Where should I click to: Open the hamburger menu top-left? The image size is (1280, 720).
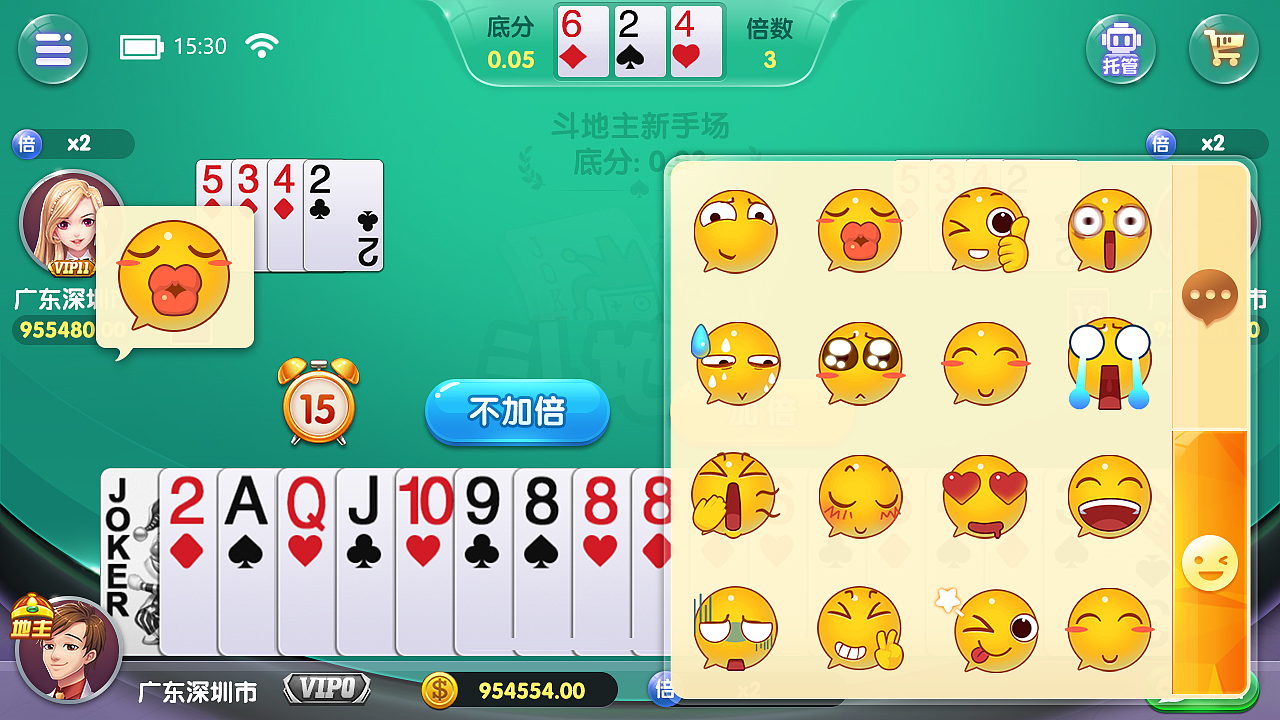(x=53, y=49)
